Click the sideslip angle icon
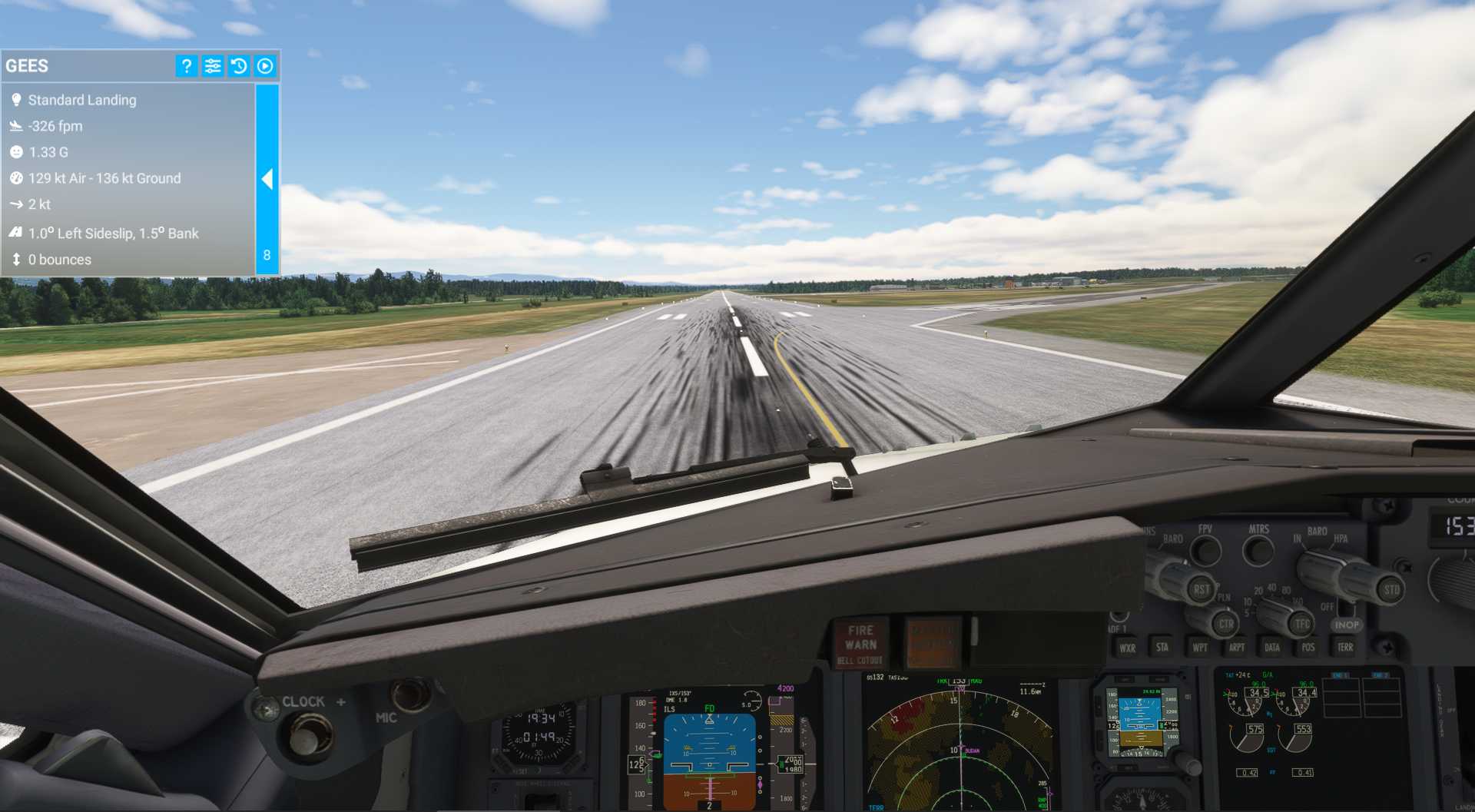The image size is (1475, 812). click(x=15, y=233)
